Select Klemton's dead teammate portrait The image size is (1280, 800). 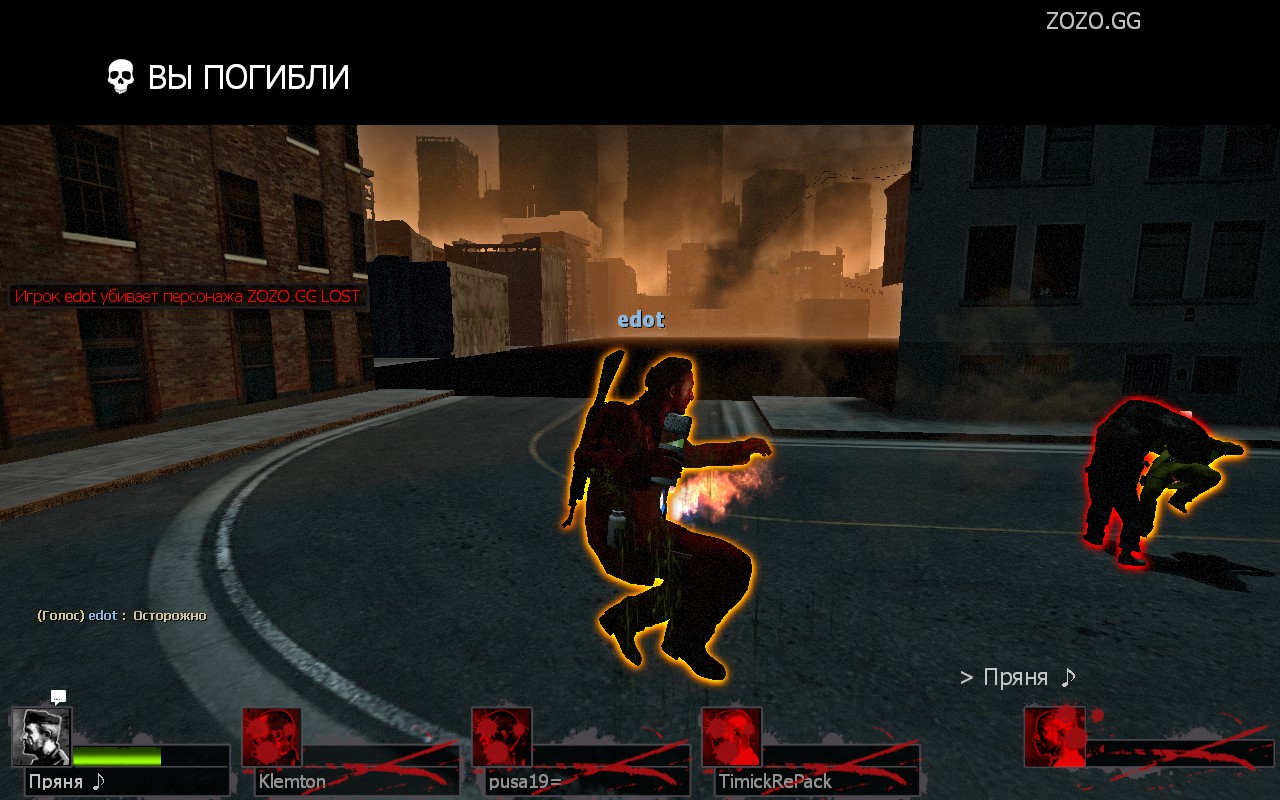[271, 737]
